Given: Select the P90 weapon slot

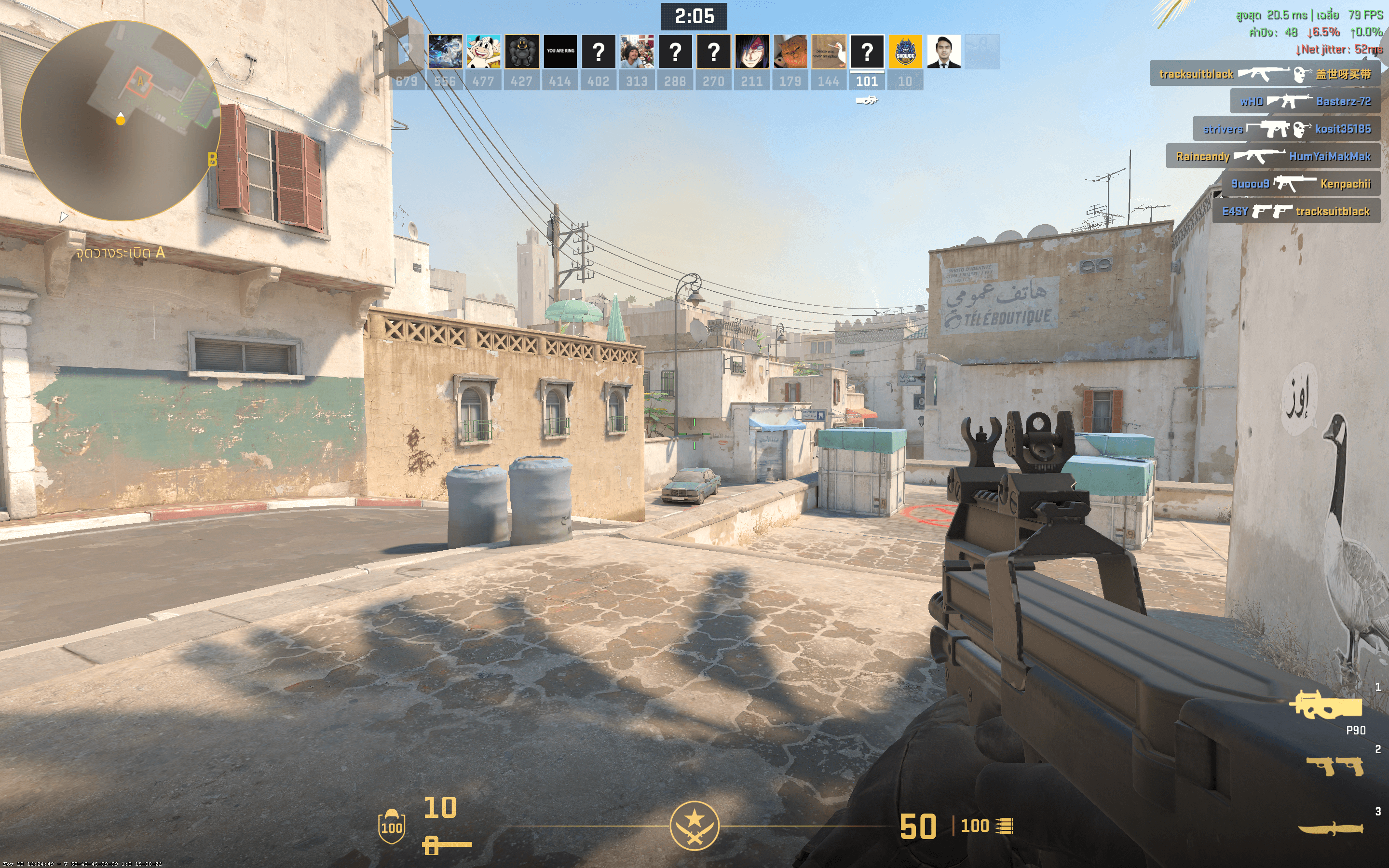Looking at the screenshot, I should tap(1328, 706).
